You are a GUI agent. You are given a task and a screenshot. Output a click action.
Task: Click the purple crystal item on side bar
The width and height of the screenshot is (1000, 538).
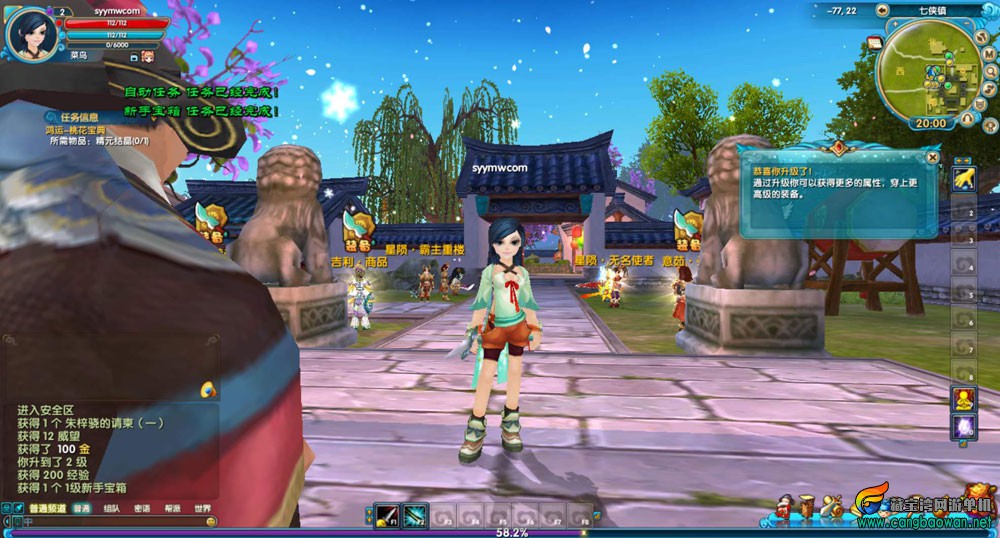(964, 426)
